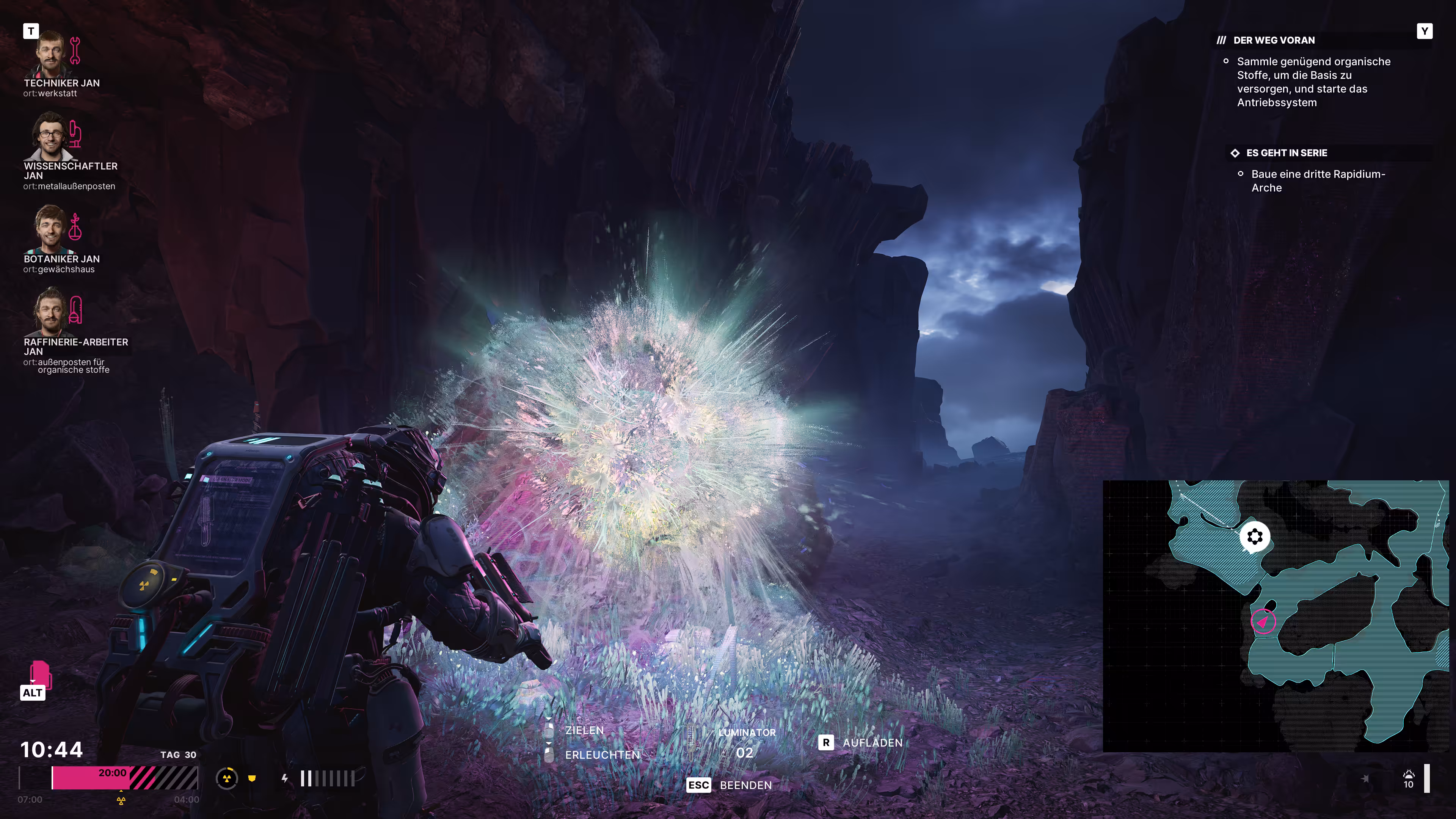Choose Botaniker Jan's portrait

pyautogui.click(x=50, y=229)
